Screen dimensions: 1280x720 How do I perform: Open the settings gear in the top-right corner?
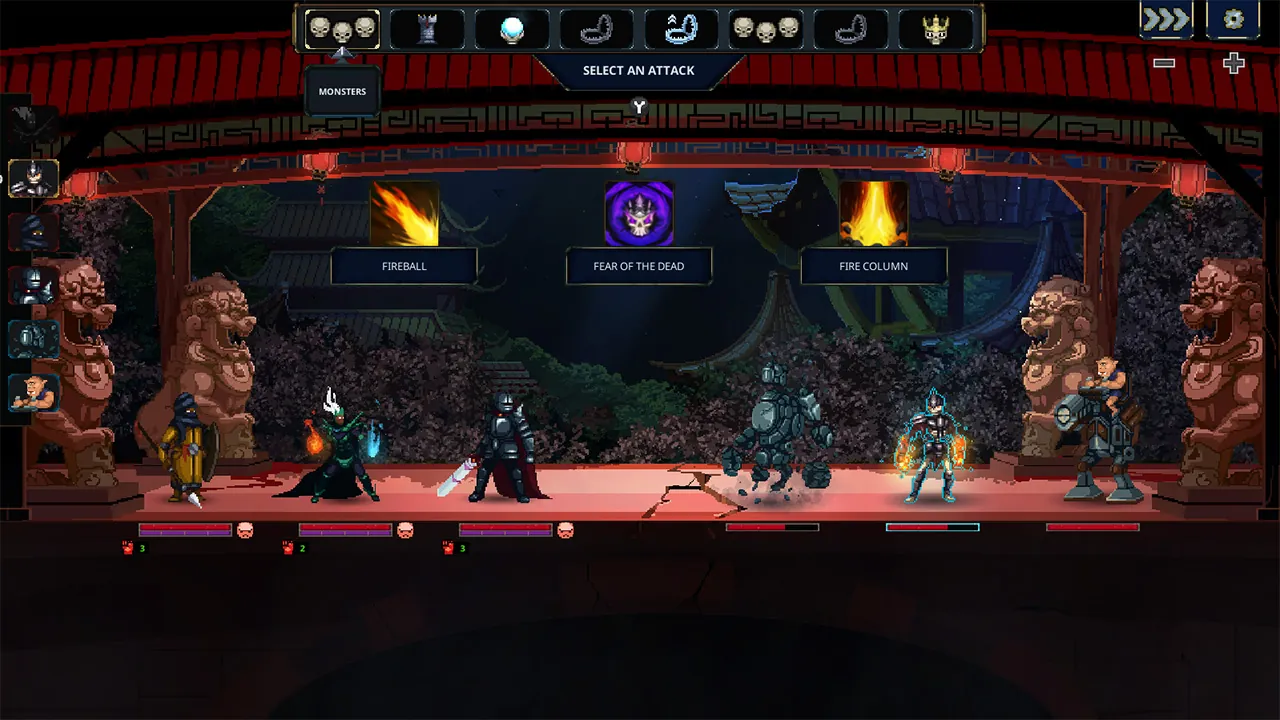click(x=1233, y=18)
